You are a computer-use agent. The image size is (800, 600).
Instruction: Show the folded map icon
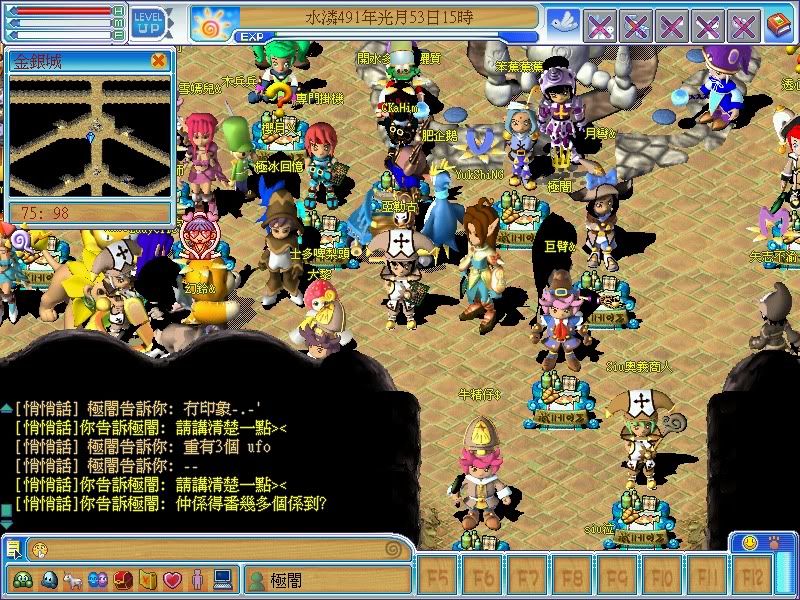click(148, 579)
